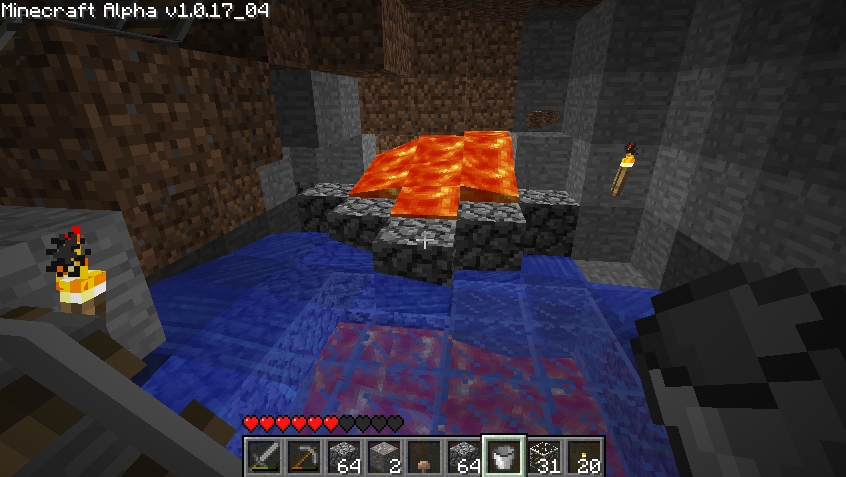Select the sword hotbar slot

pyautogui.click(x=263, y=456)
